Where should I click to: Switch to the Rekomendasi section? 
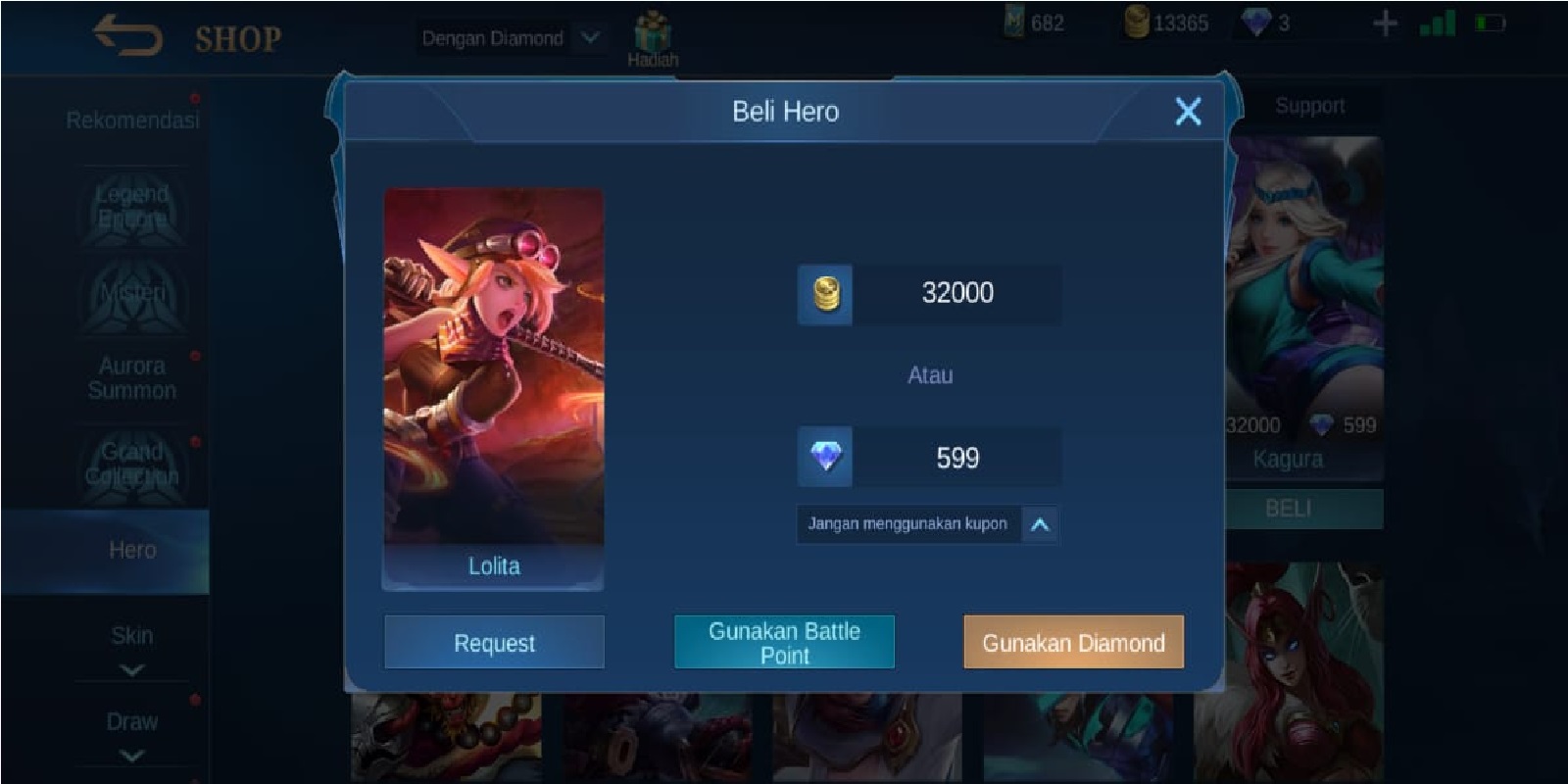[131, 118]
